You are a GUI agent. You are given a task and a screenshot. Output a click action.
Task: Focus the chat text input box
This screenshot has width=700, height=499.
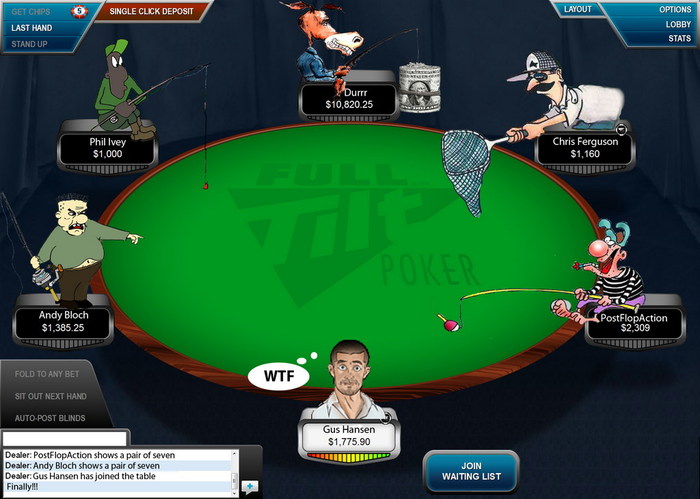click(x=65, y=438)
